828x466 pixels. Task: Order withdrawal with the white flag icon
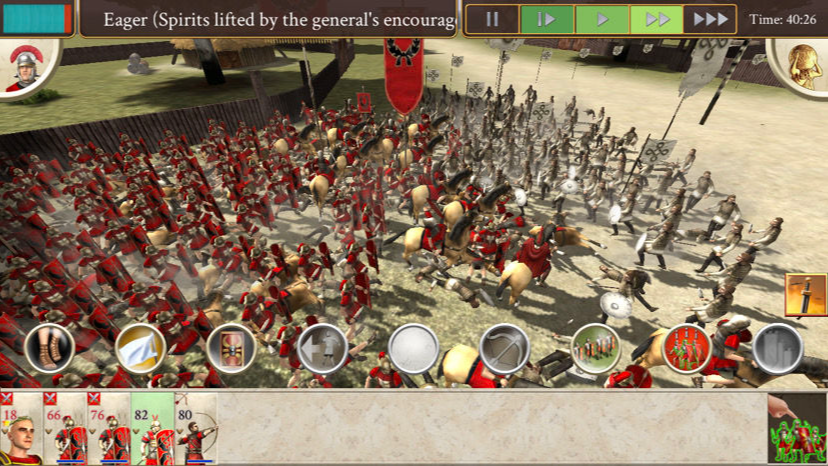pyautogui.click(x=140, y=348)
